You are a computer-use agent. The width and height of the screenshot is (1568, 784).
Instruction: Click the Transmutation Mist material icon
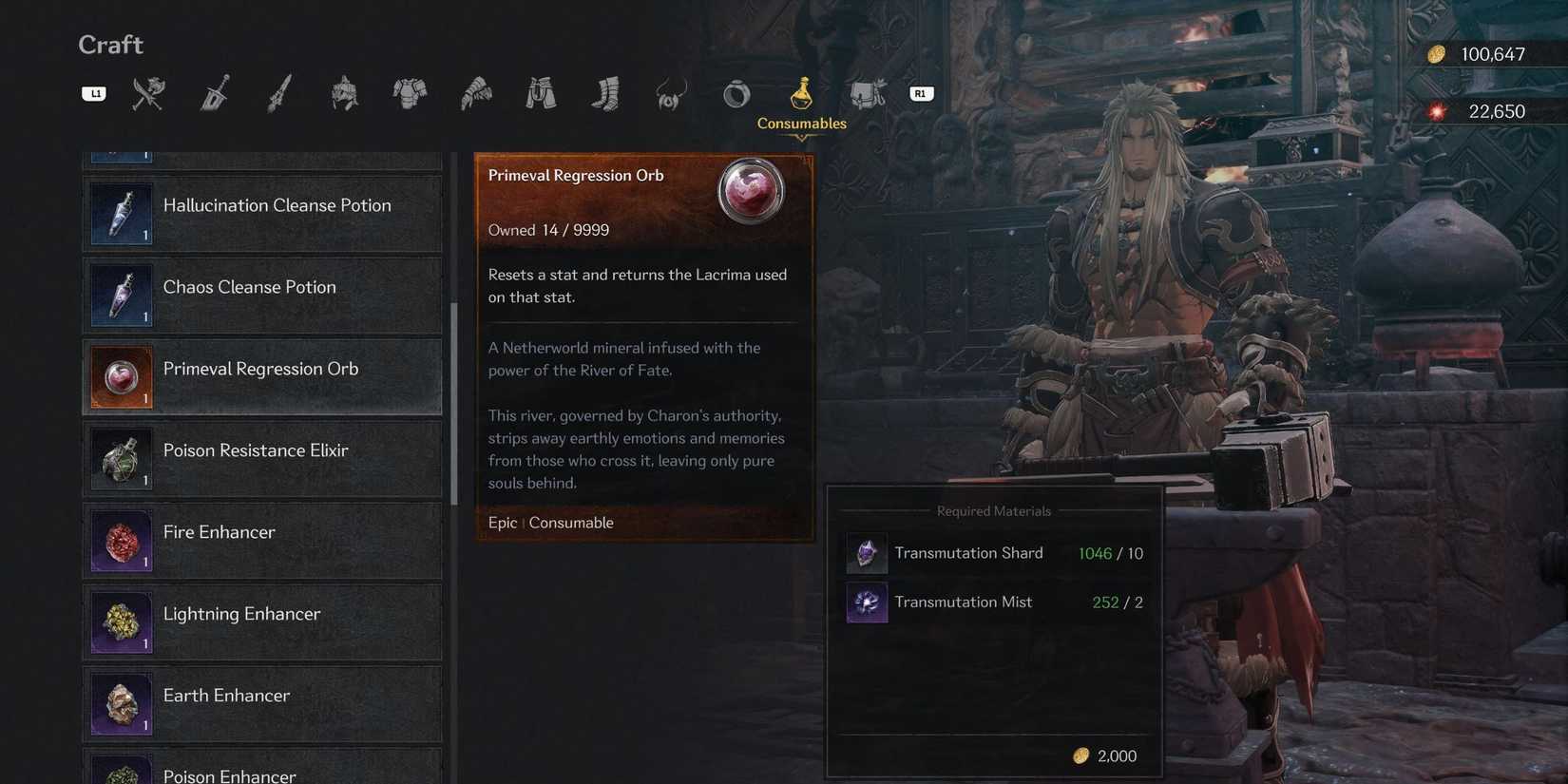(866, 602)
